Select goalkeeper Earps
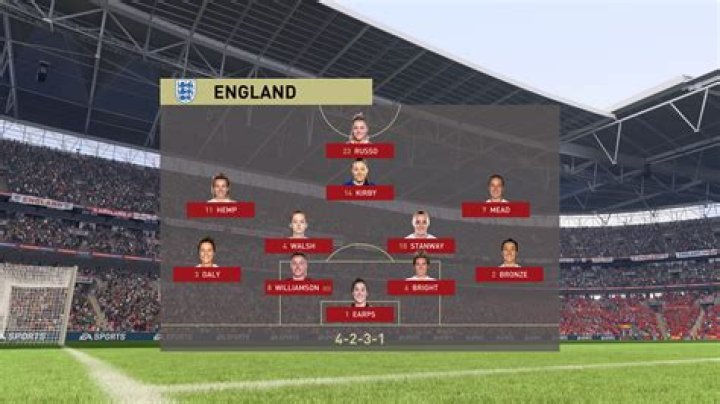The width and height of the screenshot is (720, 404). pyautogui.click(x=360, y=314)
